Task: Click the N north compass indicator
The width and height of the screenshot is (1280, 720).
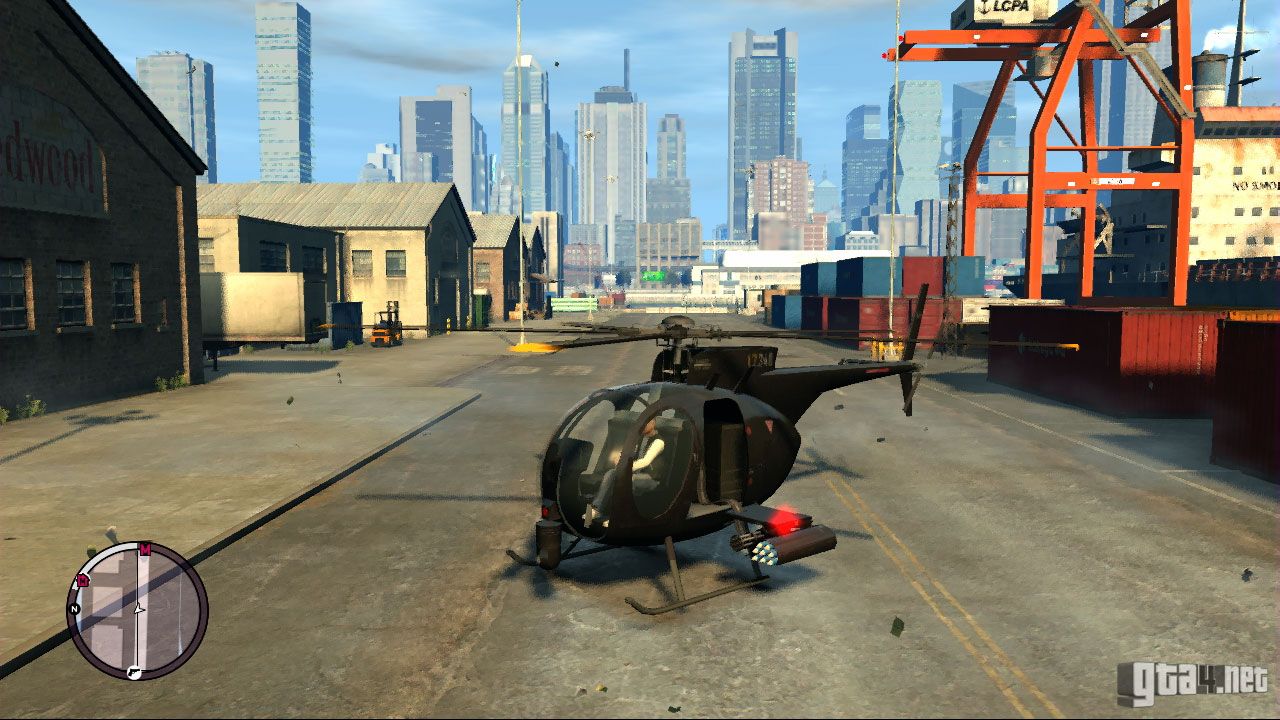Action: [x=74, y=608]
